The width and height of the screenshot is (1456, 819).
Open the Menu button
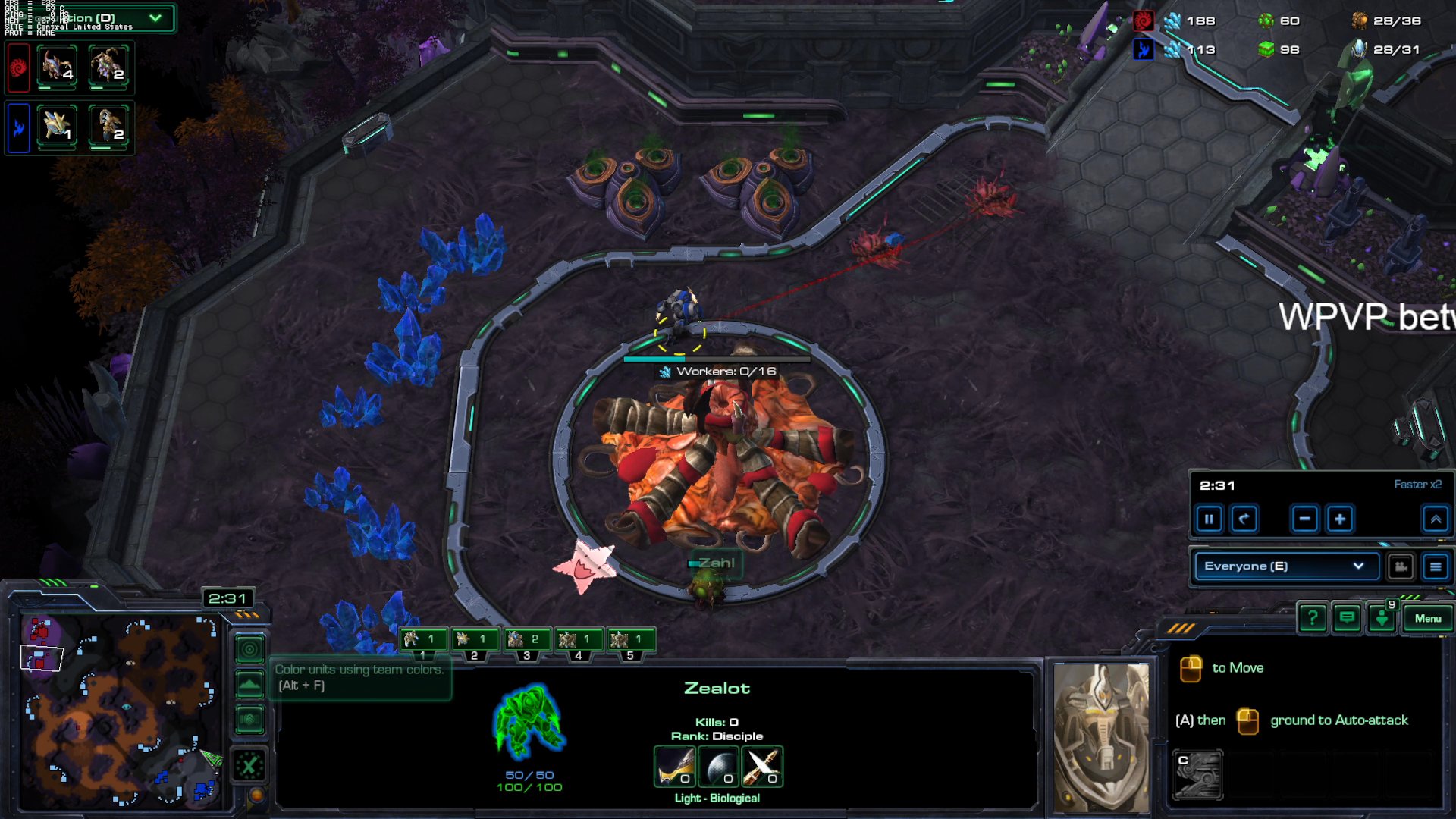1428,618
